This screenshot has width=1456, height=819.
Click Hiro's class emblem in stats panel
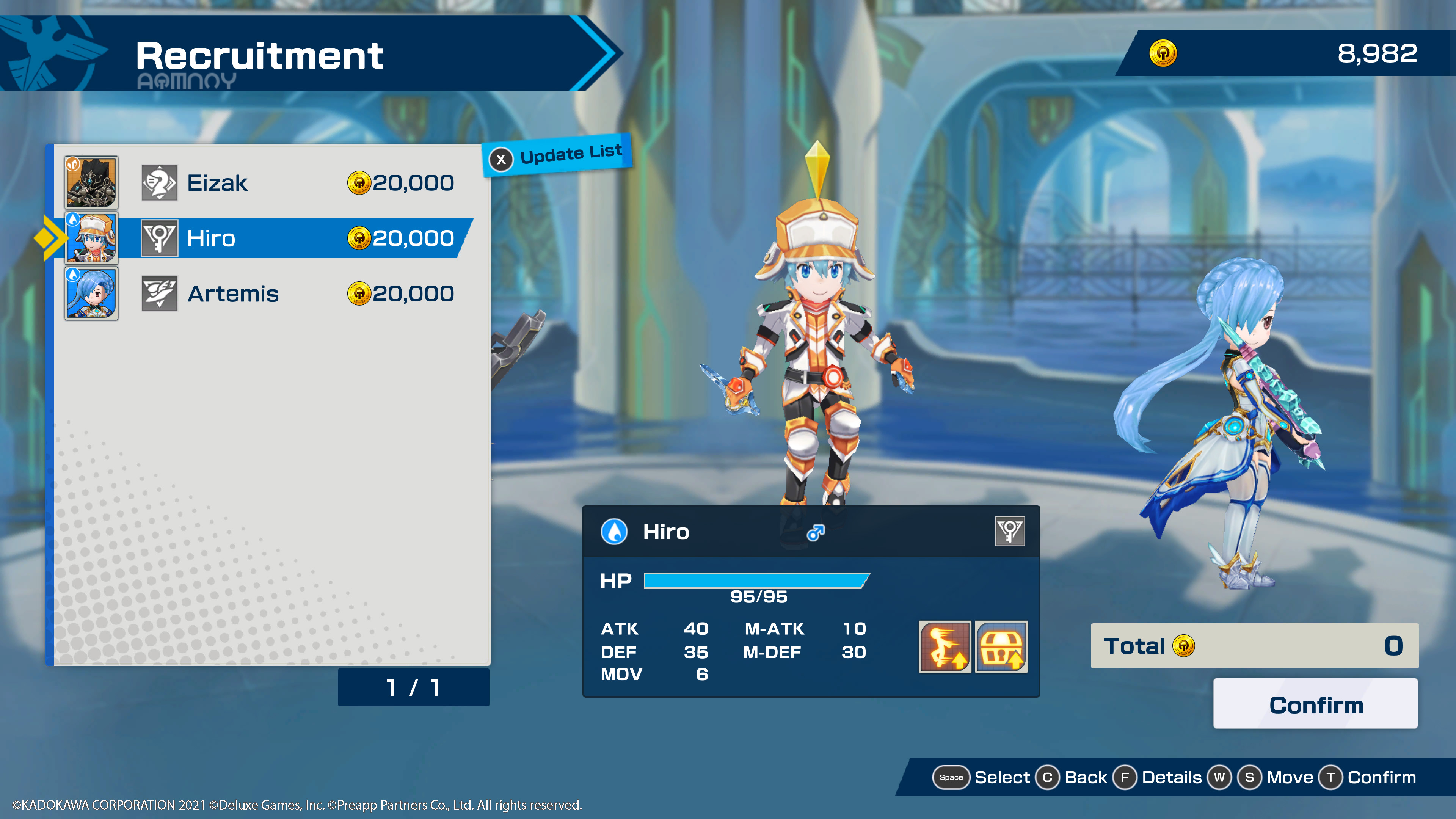pyautogui.click(x=1009, y=531)
